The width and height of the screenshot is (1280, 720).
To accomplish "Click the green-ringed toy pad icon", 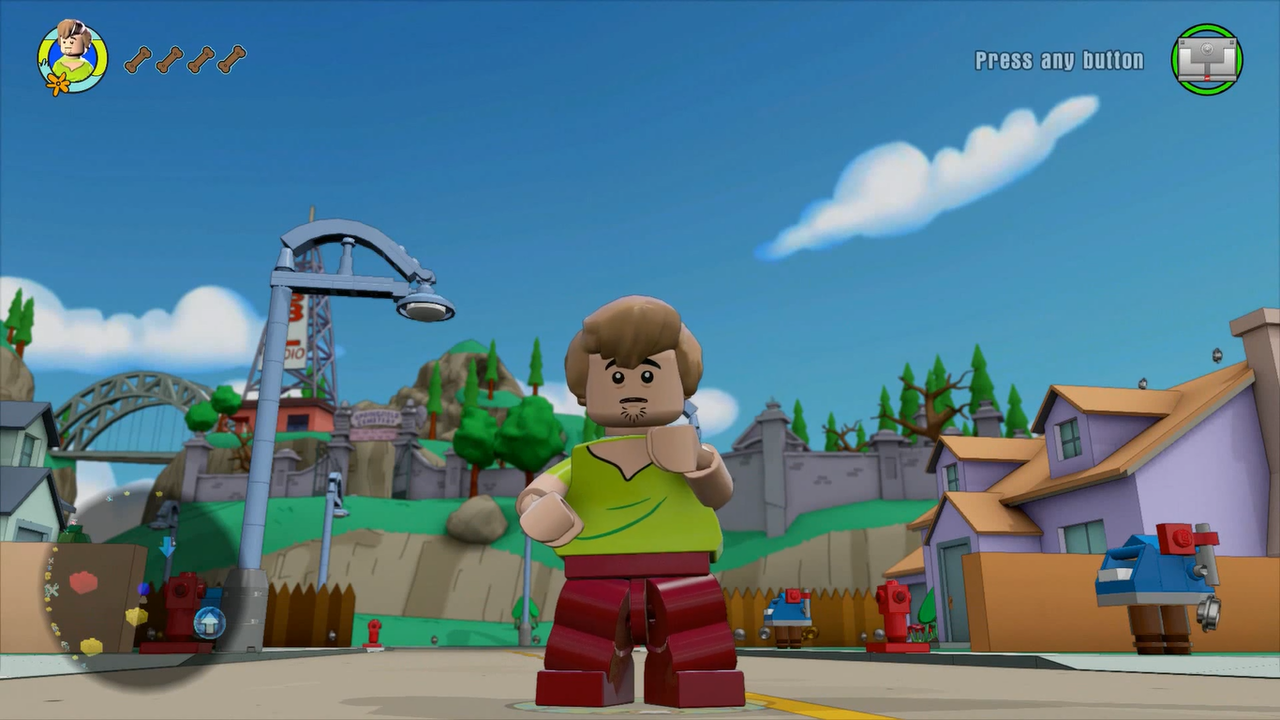I will [x=1207, y=60].
